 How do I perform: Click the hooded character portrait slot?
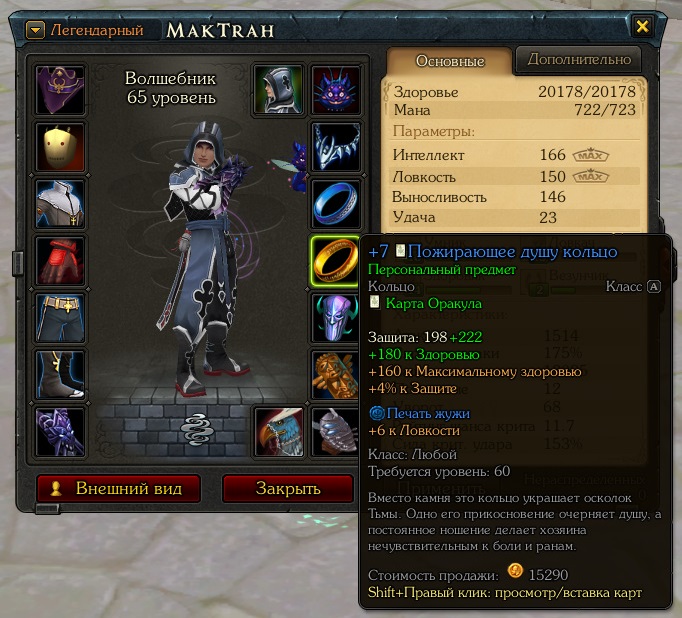[278, 90]
